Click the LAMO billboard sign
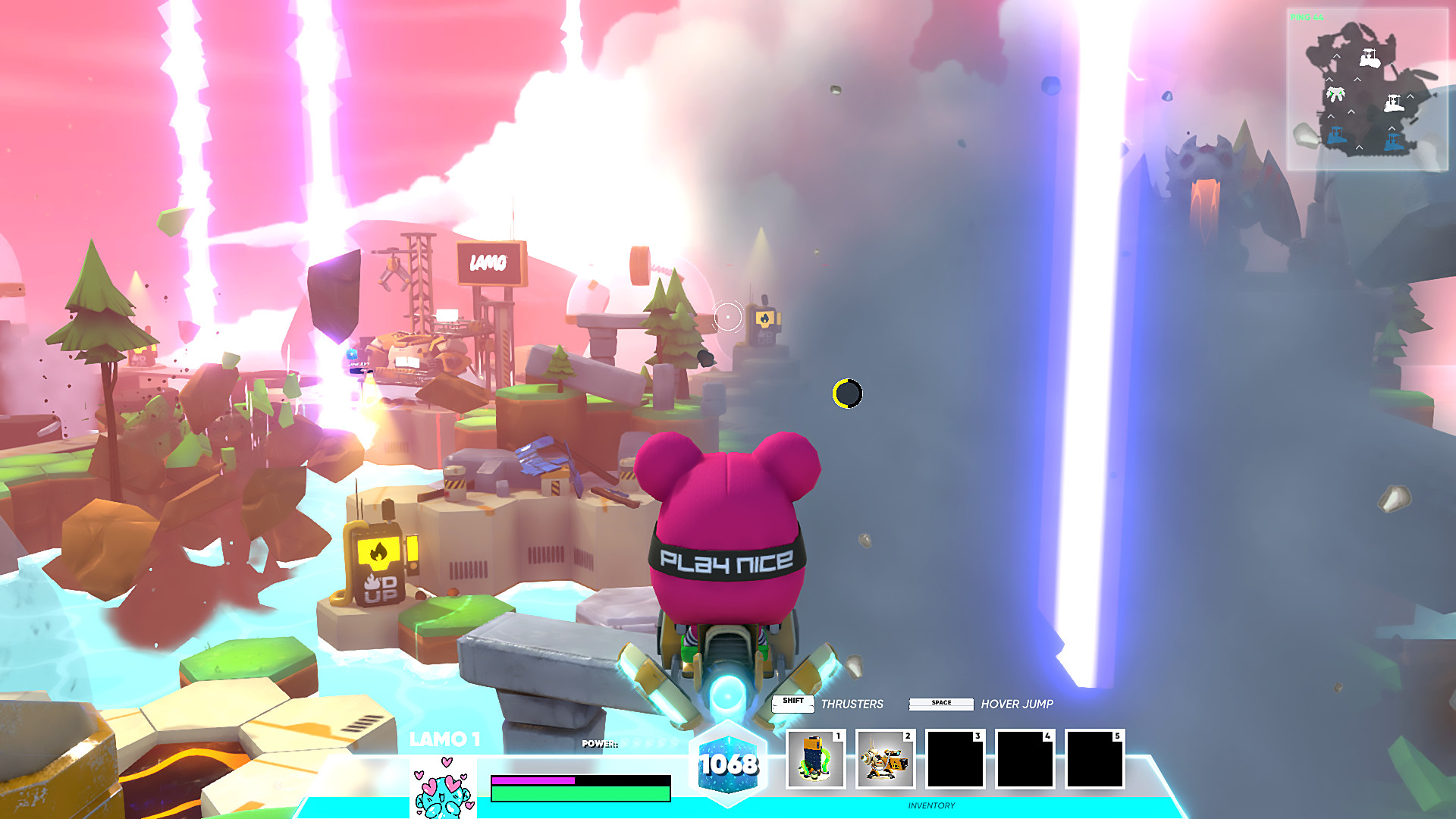The height and width of the screenshot is (819, 1456). click(490, 261)
